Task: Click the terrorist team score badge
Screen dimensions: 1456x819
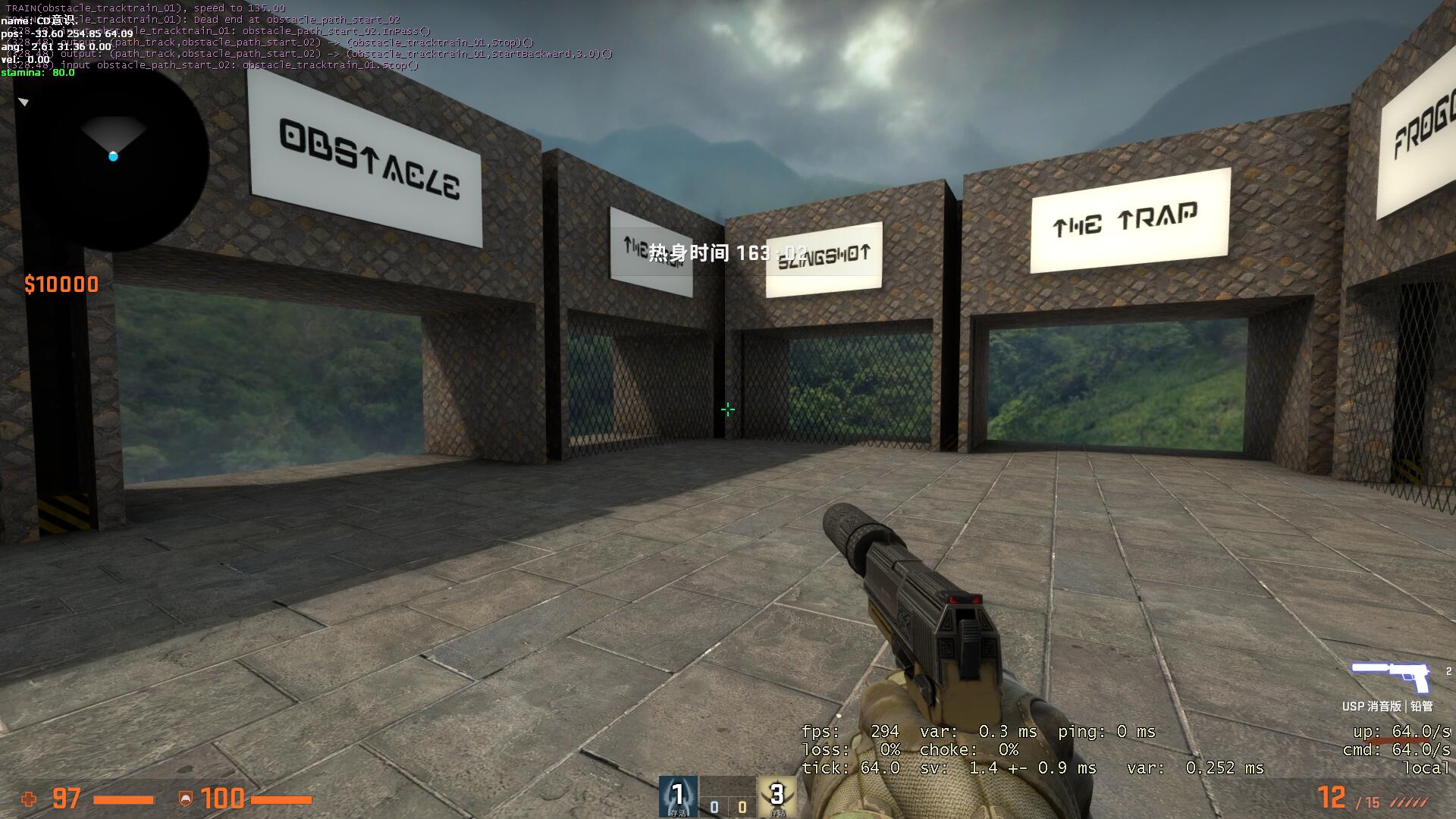Action: click(x=777, y=796)
